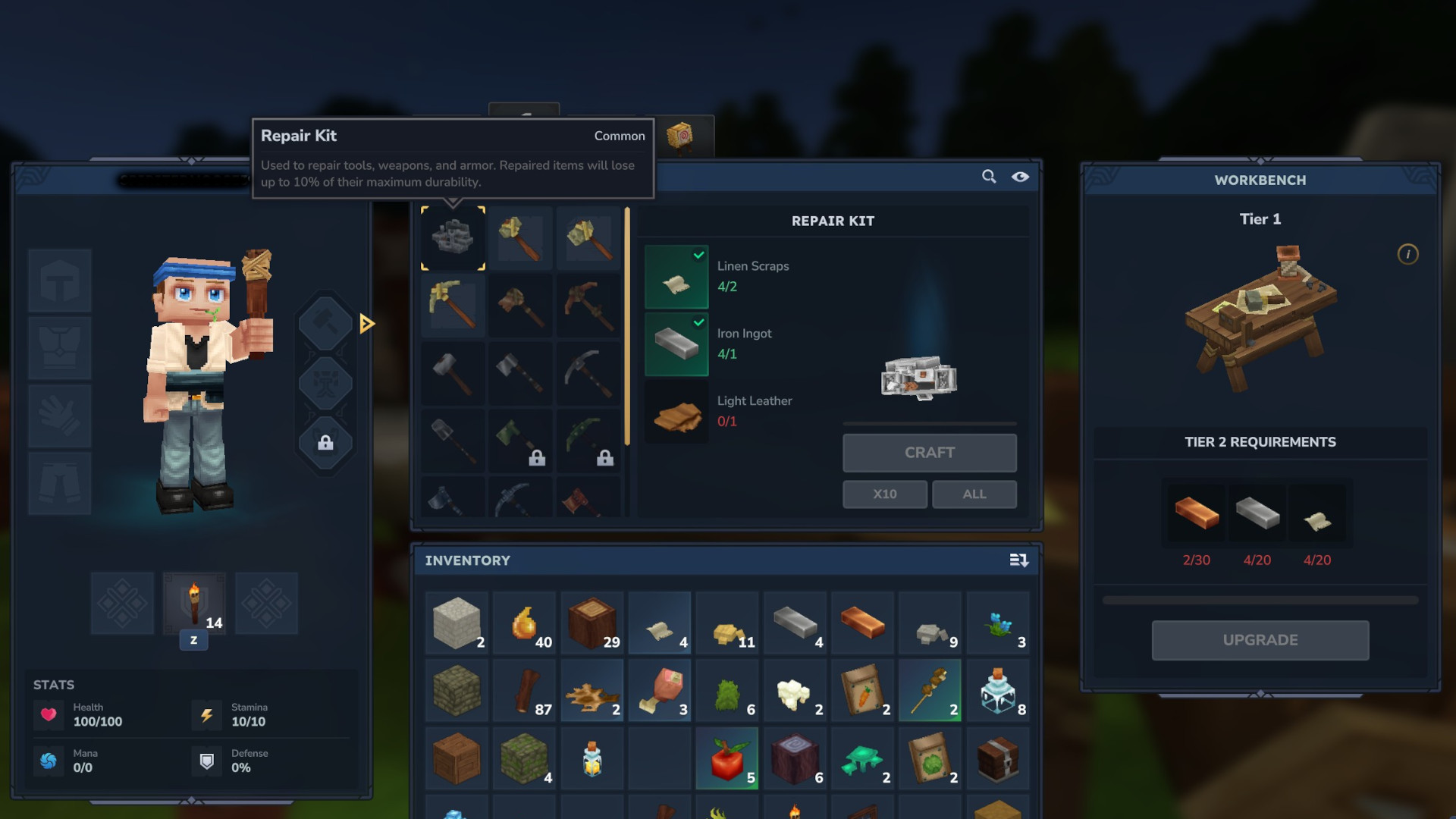1456x819 pixels.
Task: Pick the Linen Scraps ingredient slot
Action: (x=676, y=277)
